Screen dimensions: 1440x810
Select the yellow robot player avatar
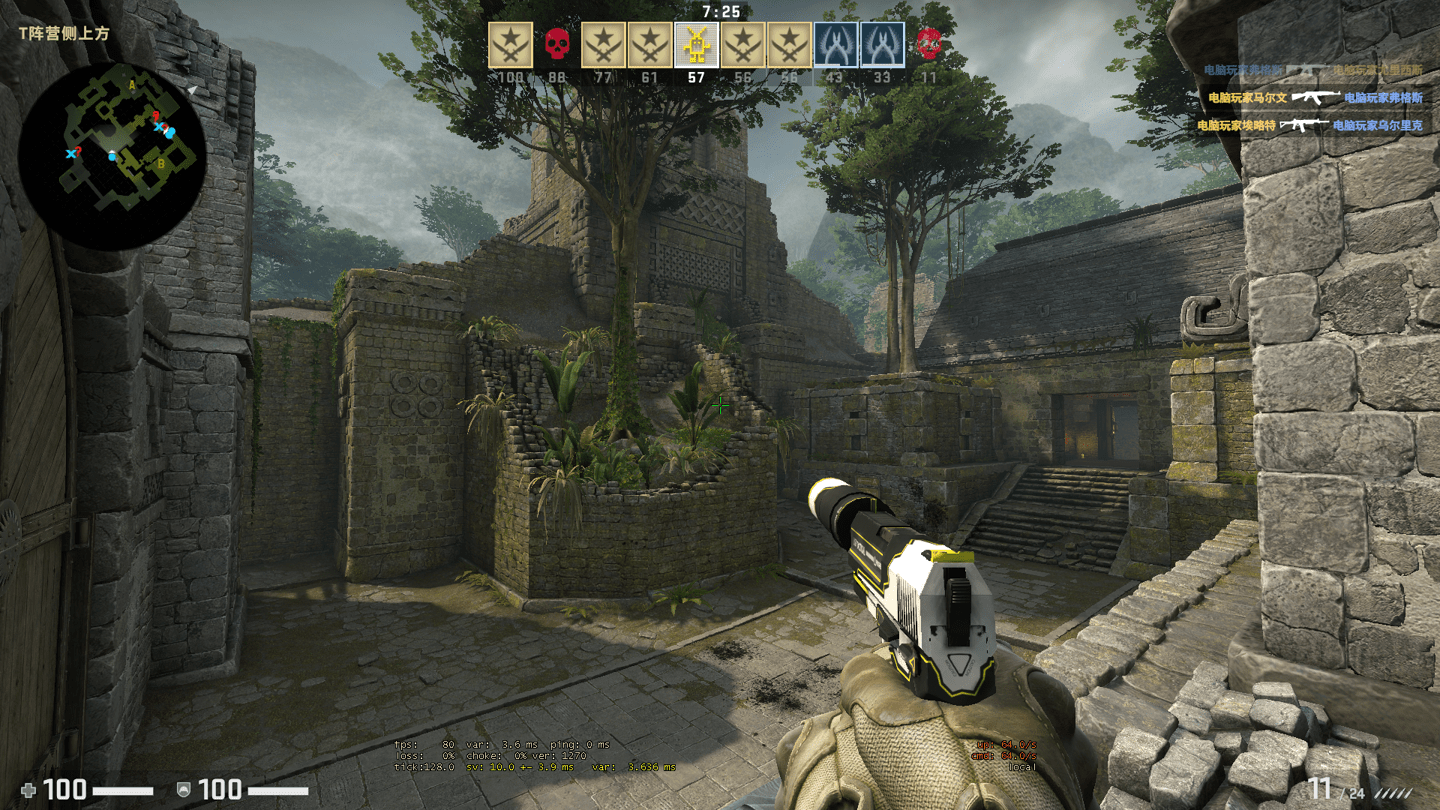pyautogui.click(x=696, y=45)
